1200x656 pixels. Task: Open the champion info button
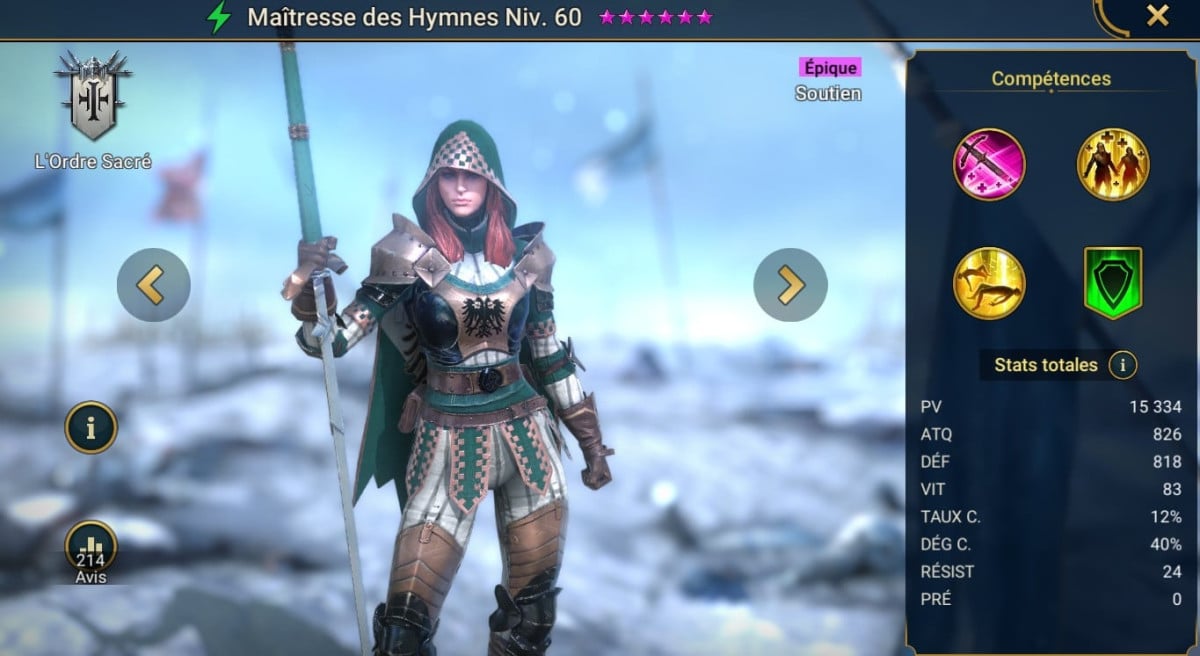point(91,428)
